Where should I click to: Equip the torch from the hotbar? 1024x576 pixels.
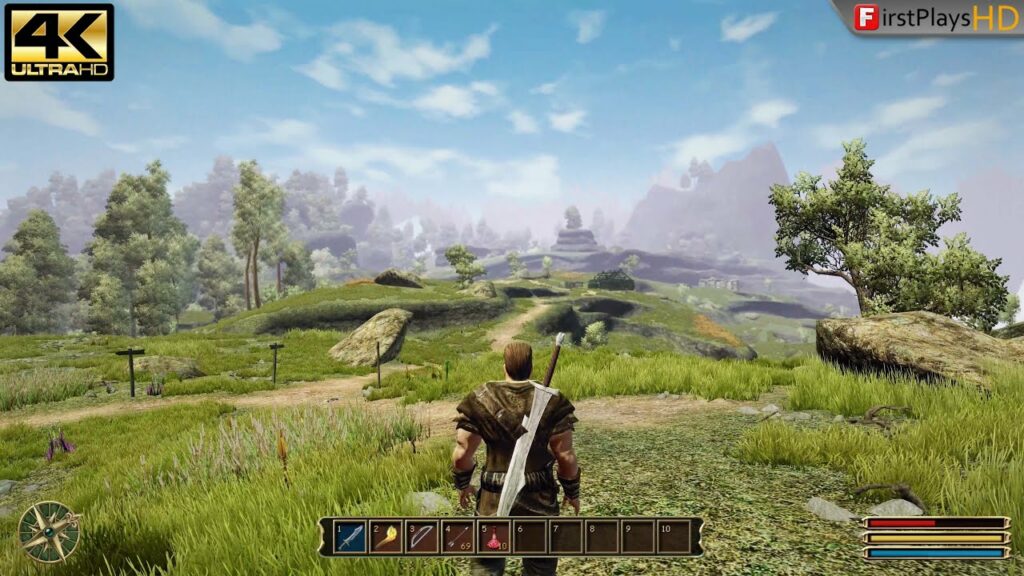point(386,537)
